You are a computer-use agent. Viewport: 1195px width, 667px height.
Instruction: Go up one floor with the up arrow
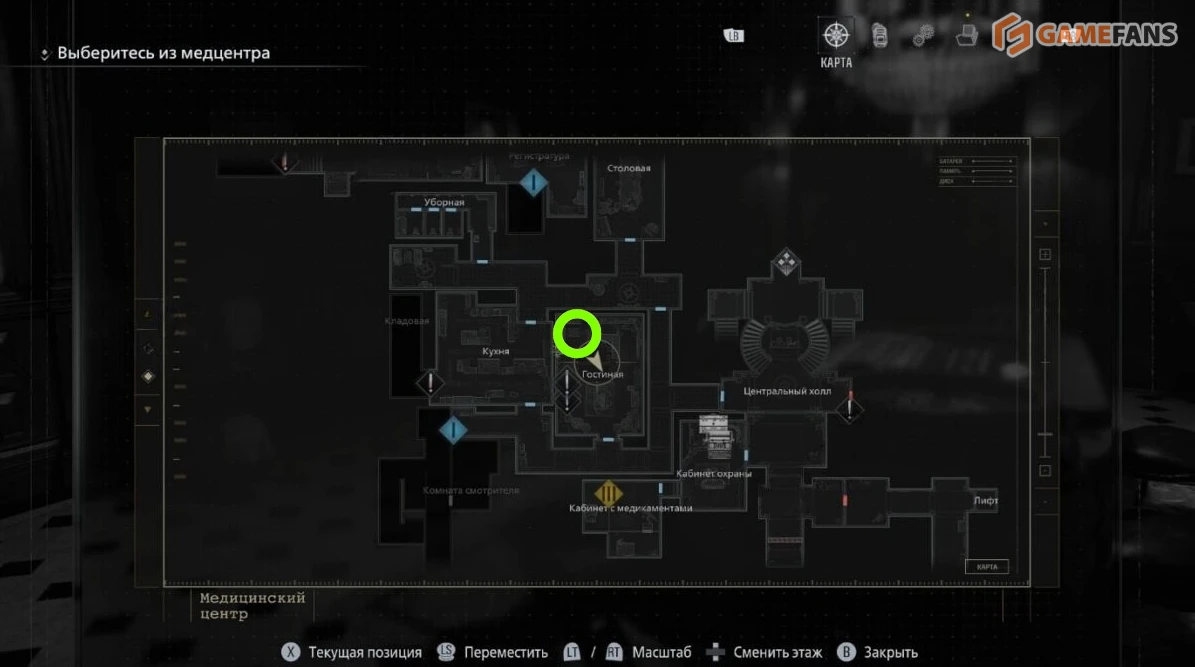[148, 314]
